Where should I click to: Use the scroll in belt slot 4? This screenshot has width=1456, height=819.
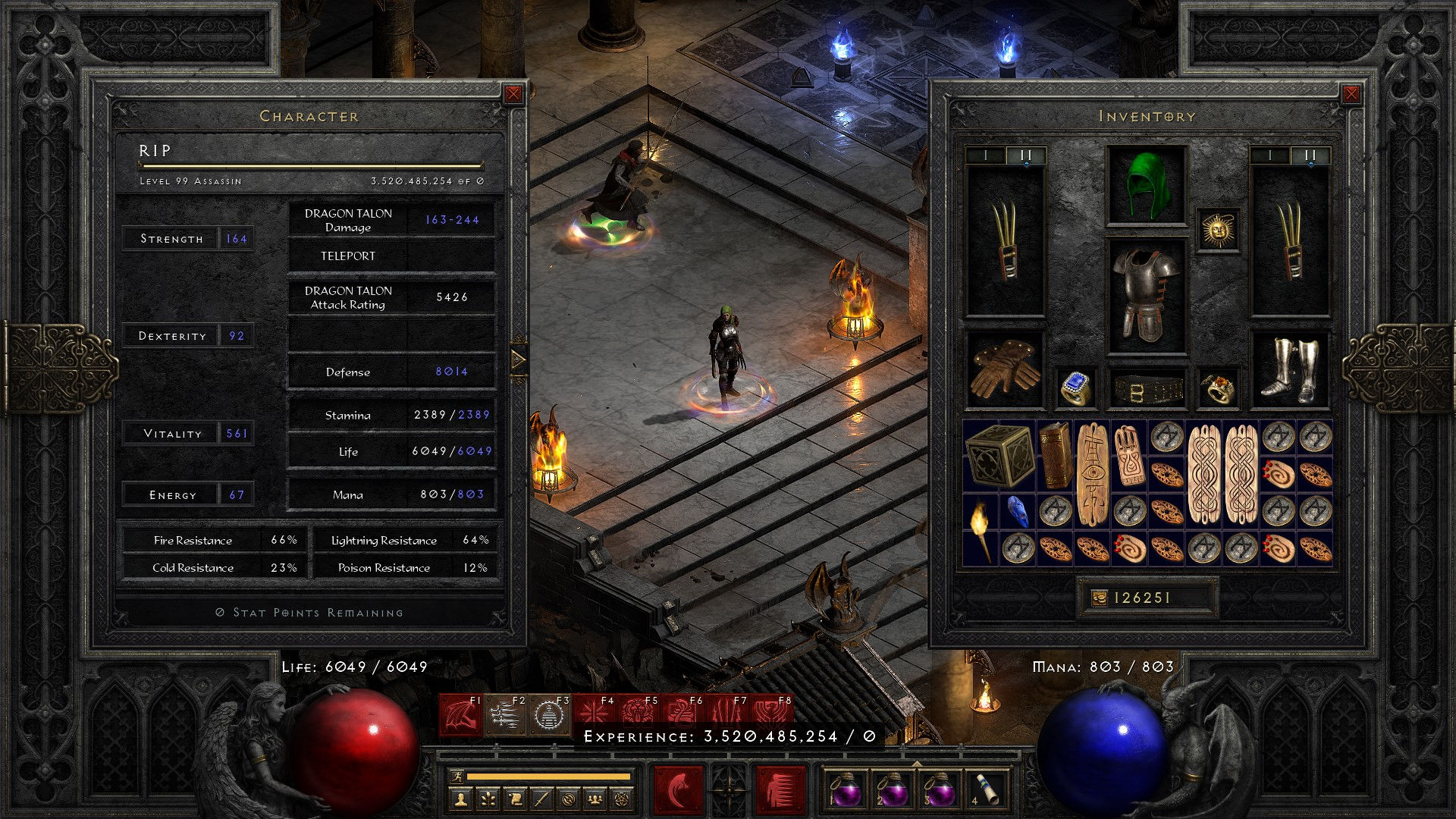tap(987, 789)
